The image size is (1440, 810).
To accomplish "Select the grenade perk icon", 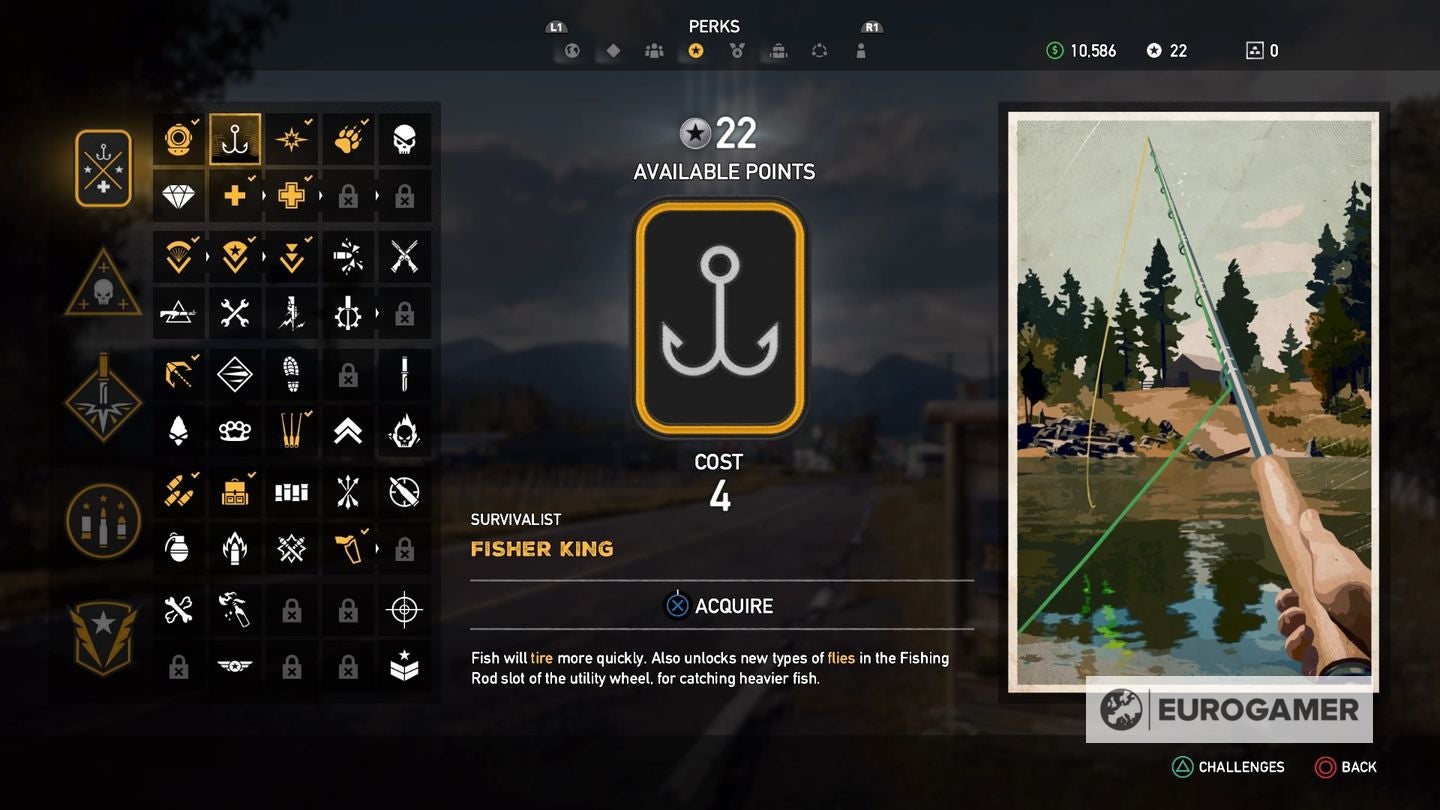I will [x=178, y=548].
